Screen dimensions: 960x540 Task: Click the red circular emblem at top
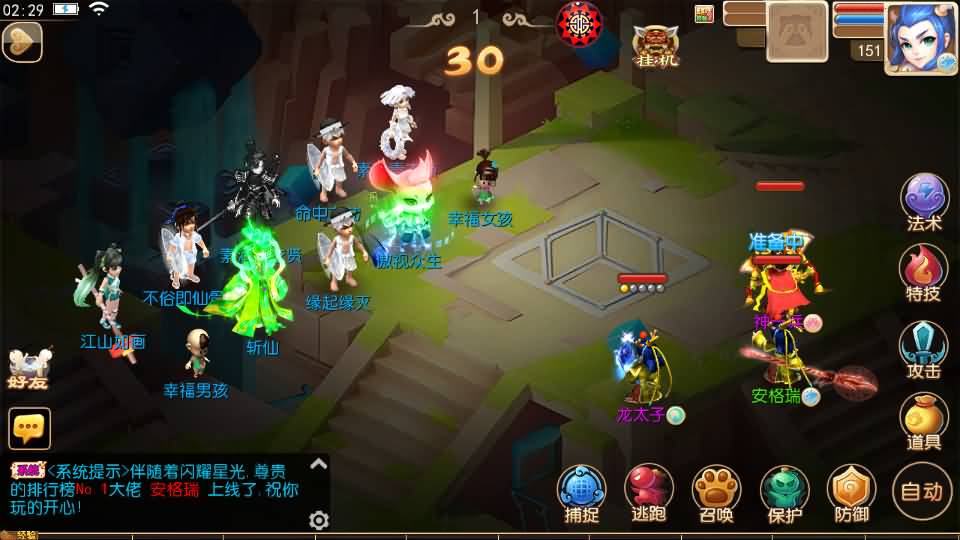pos(579,22)
